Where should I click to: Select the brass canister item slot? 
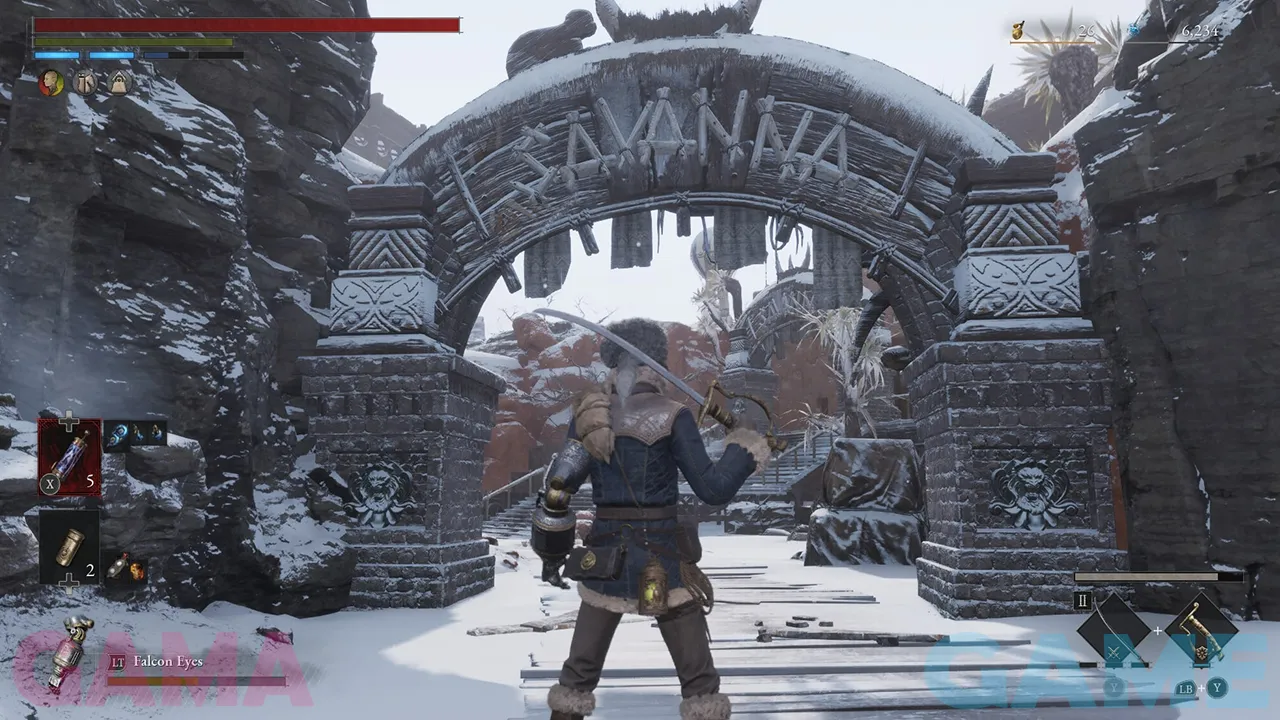(69, 546)
